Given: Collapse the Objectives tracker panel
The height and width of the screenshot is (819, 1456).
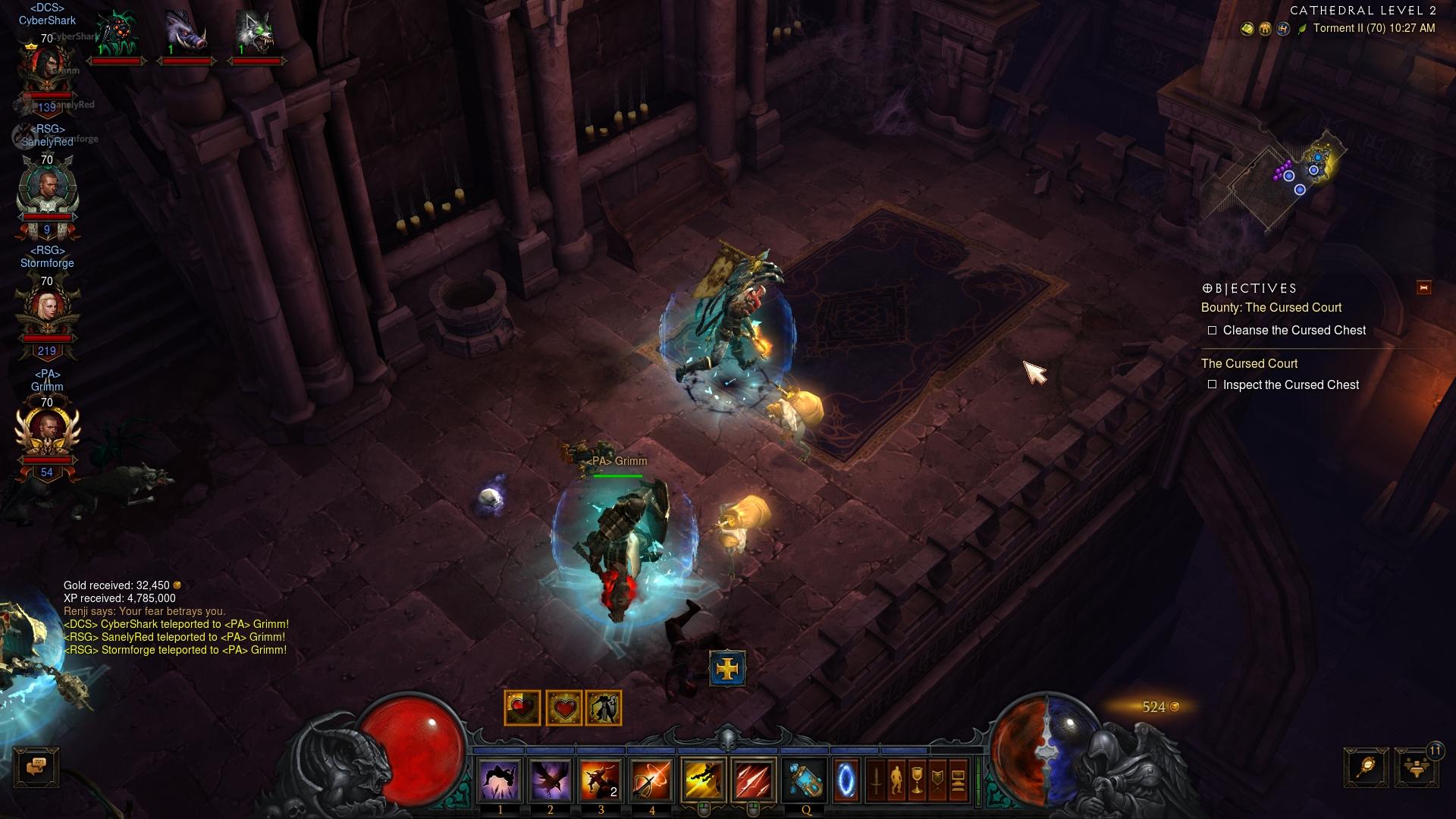Looking at the screenshot, I should click(1423, 287).
